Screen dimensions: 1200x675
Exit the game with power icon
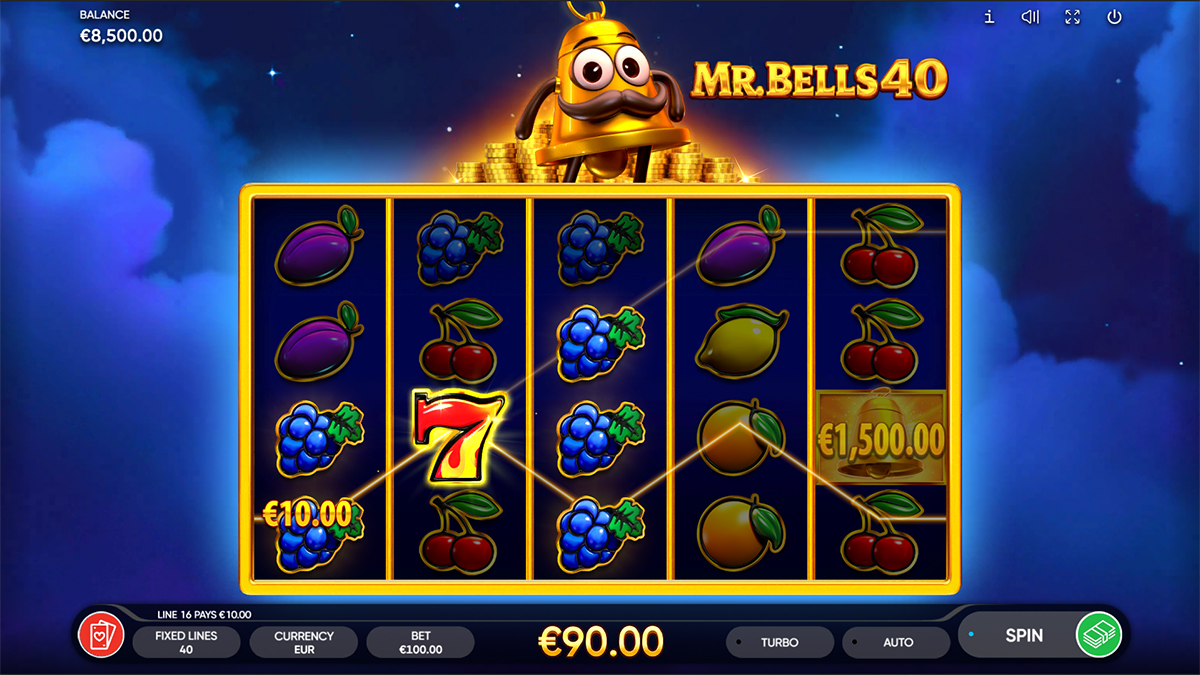click(1114, 17)
